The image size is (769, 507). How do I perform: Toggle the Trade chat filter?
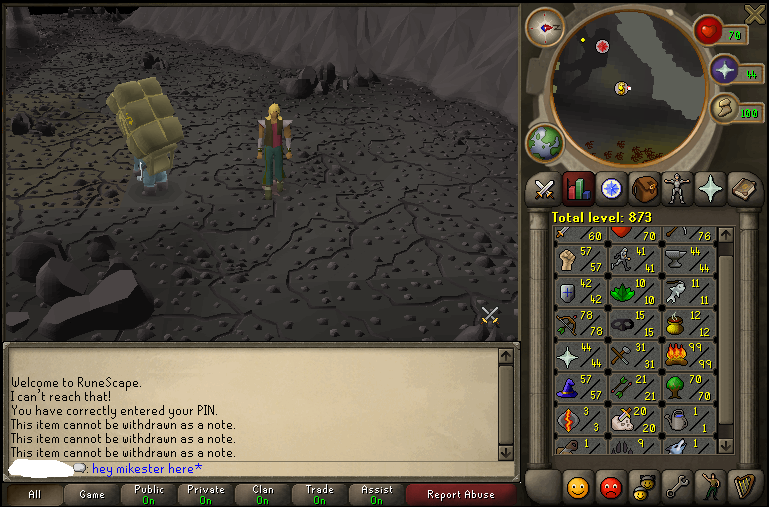(x=319, y=494)
